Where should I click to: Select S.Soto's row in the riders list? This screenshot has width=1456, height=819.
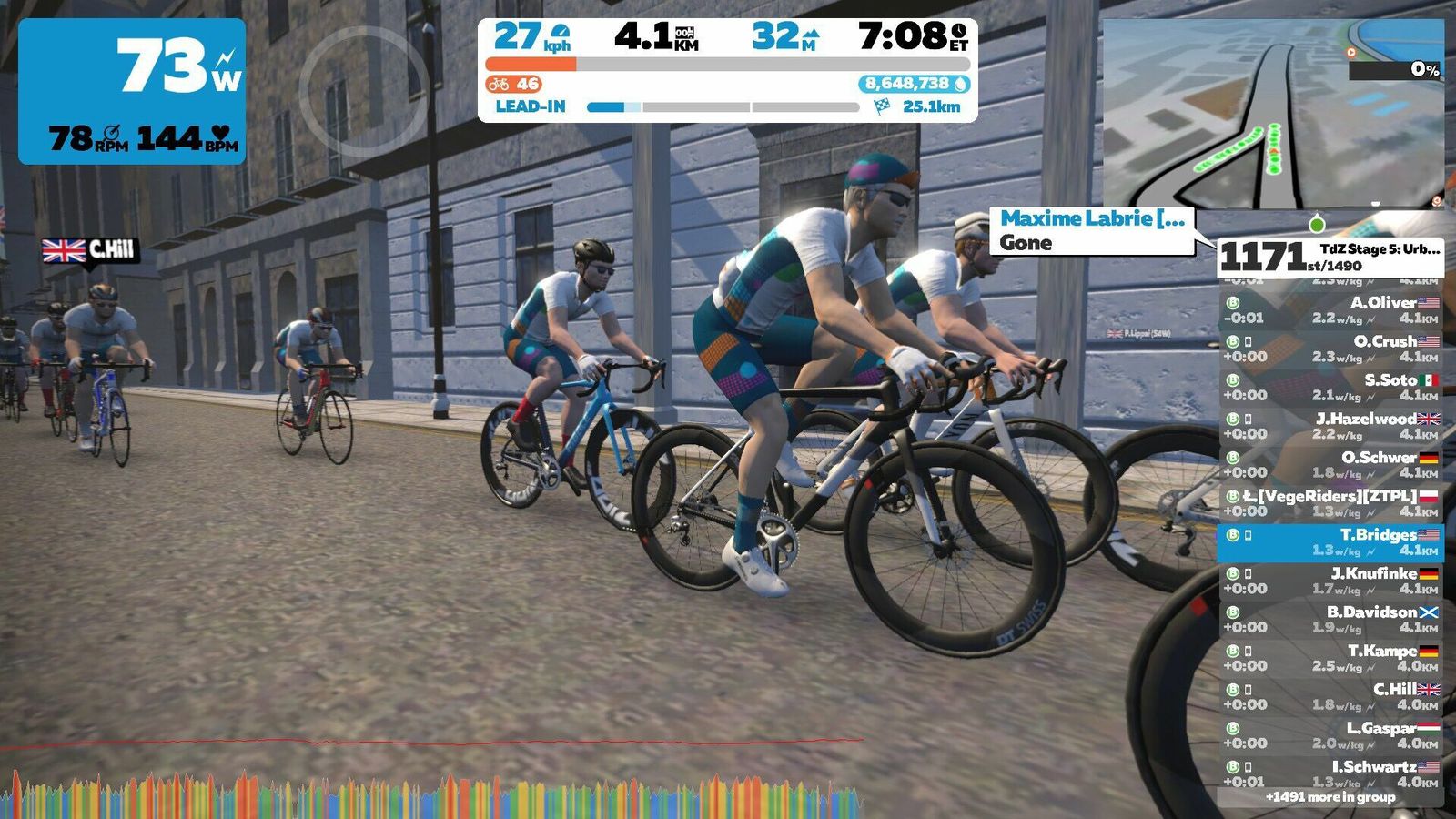coord(1330,388)
